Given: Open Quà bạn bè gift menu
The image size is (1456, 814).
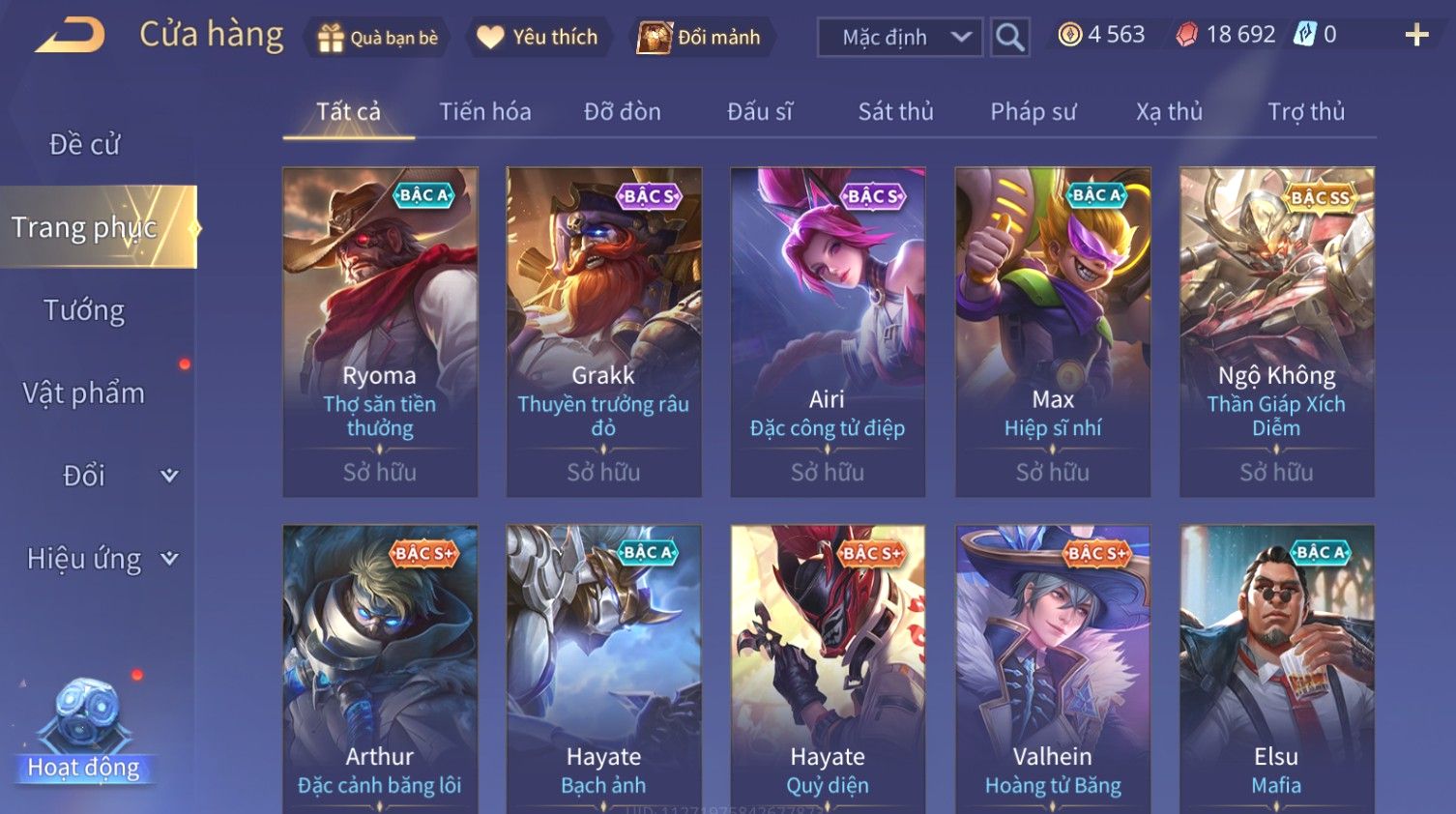Looking at the screenshot, I should point(378,38).
